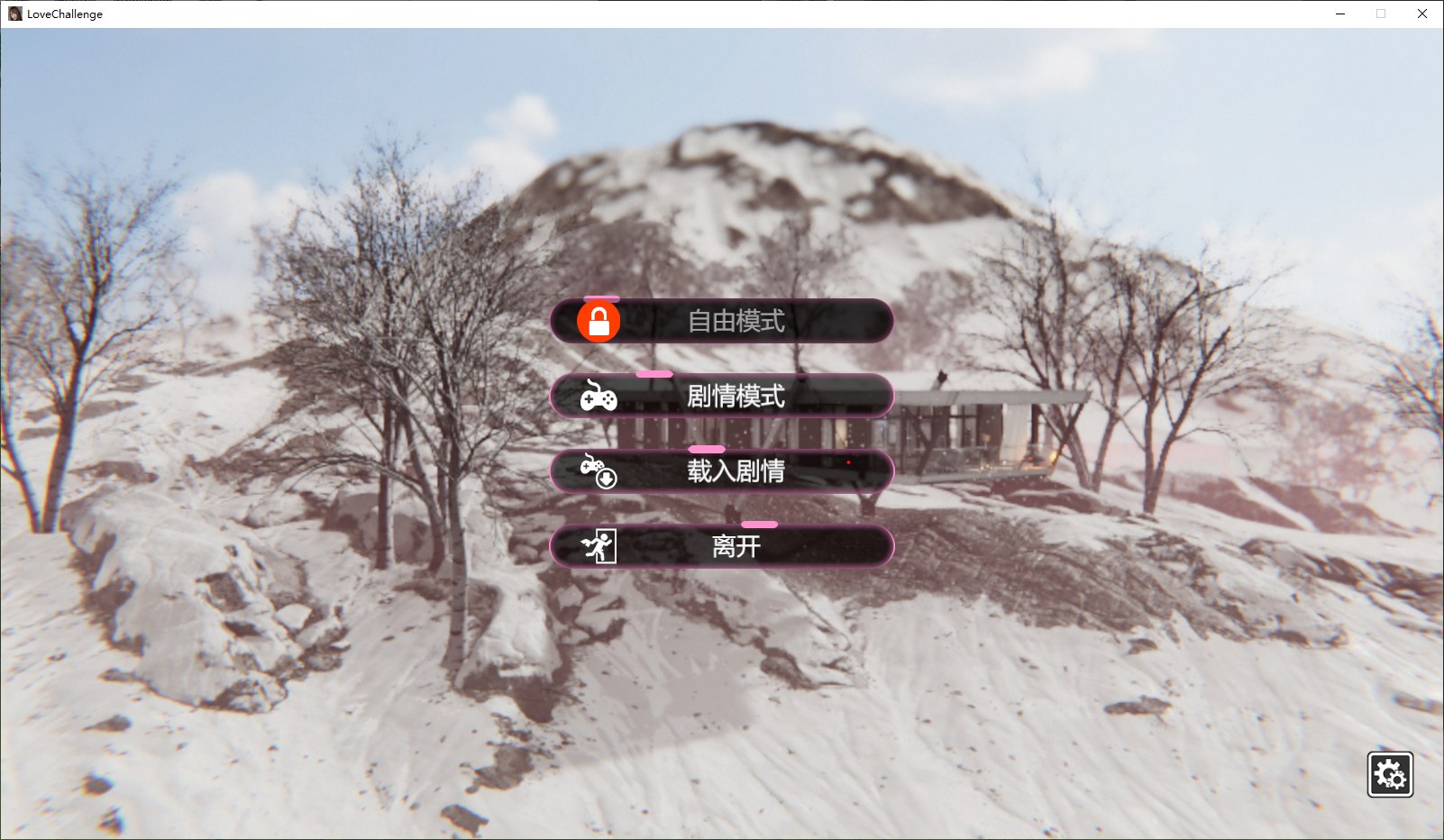Select the gamepad icon on 剧情模式
The height and width of the screenshot is (840, 1444).
[598, 397]
